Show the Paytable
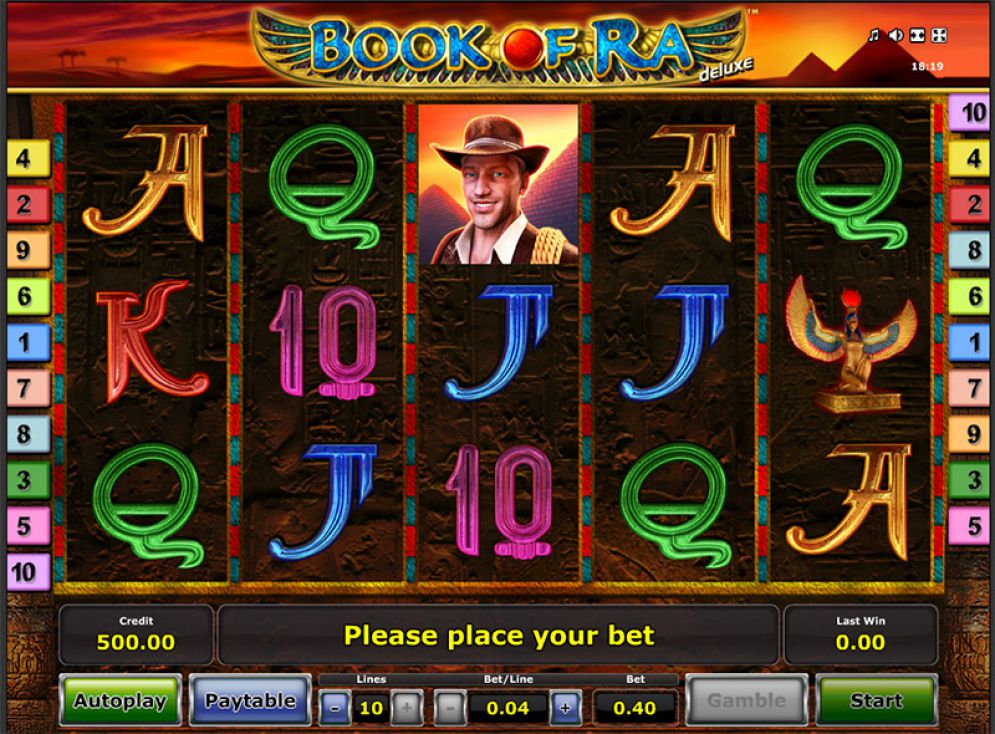The height and width of the screenshot is (734, 995). tap(250, 700)
